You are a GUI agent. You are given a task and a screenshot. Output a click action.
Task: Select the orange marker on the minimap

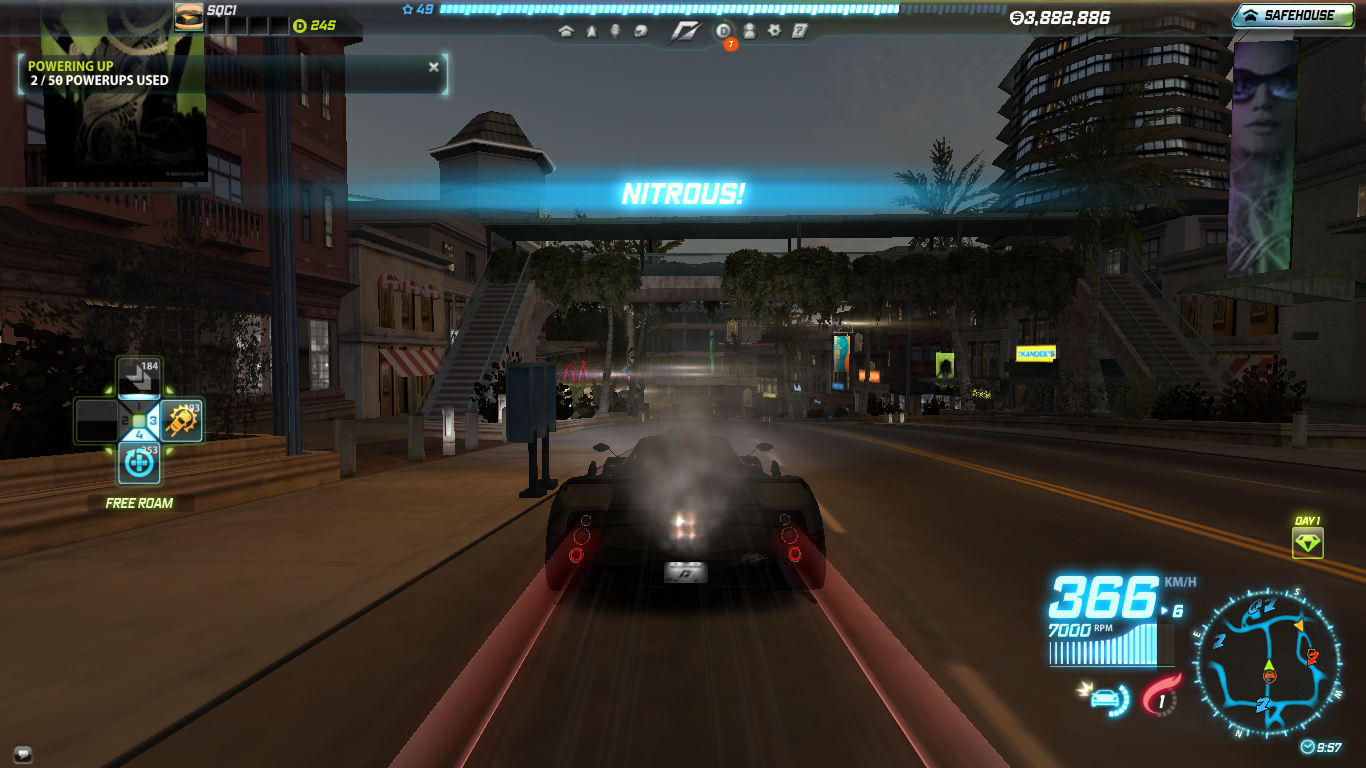pyautogui.click(x=1299, y=625)
